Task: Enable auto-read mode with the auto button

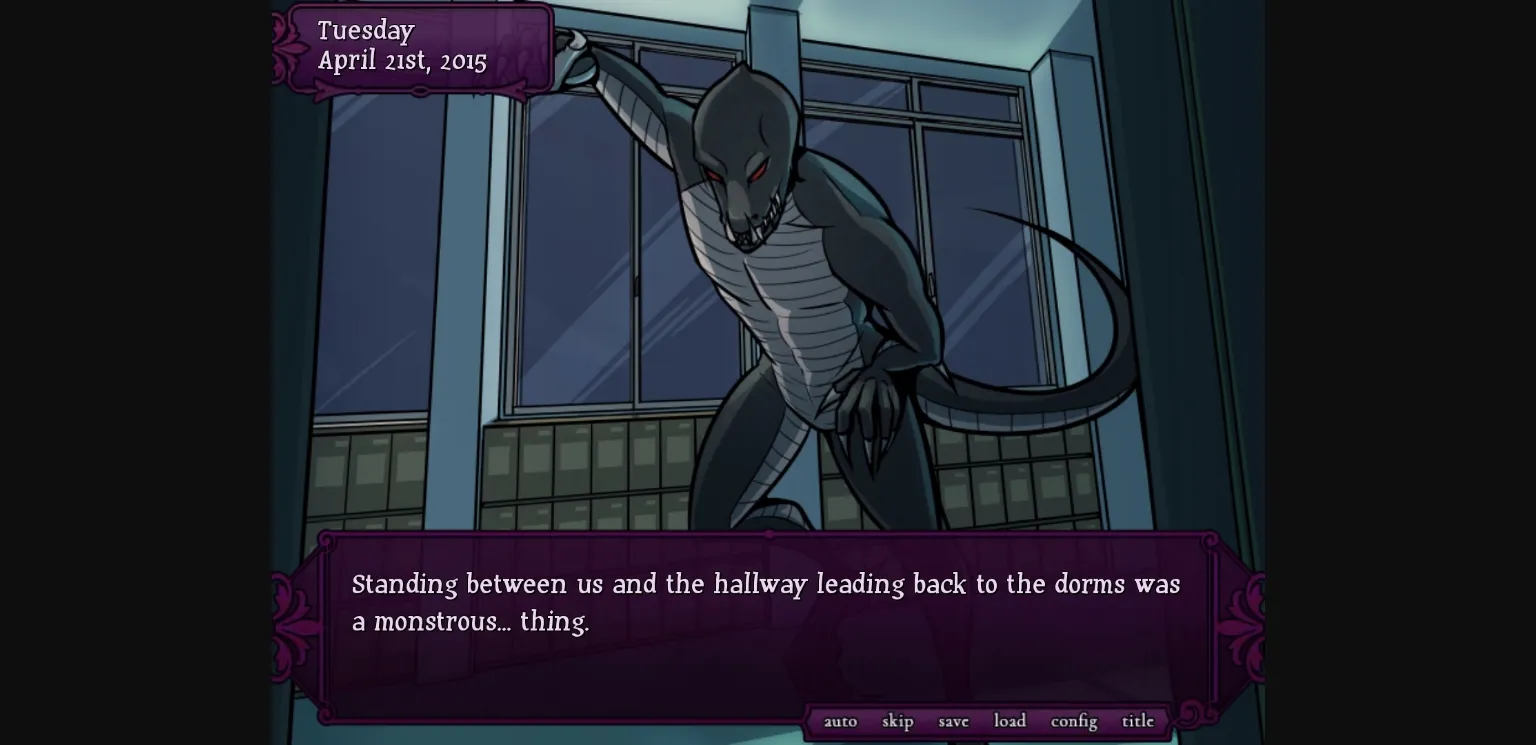Action: (x=840, y=721)
